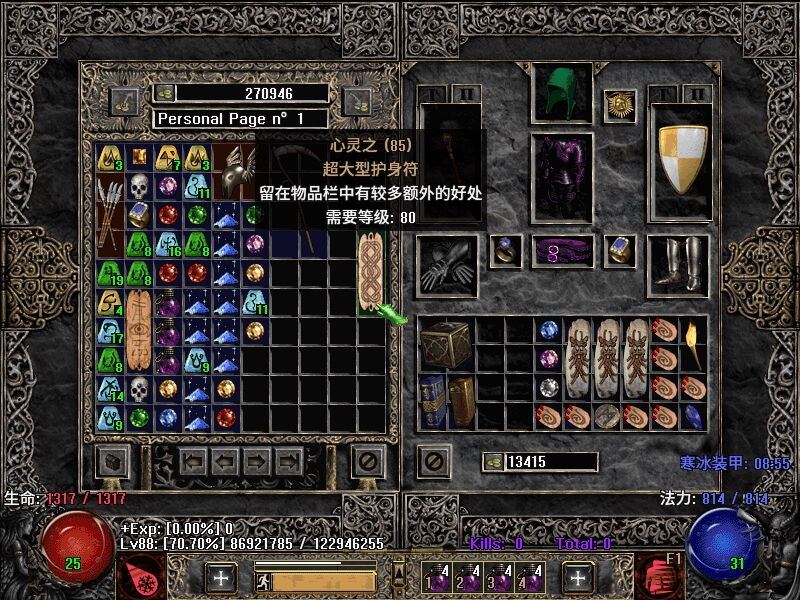Select the green hooded helm slot
The width and height of the screenshot is (800, 600).
coord(561,94)
